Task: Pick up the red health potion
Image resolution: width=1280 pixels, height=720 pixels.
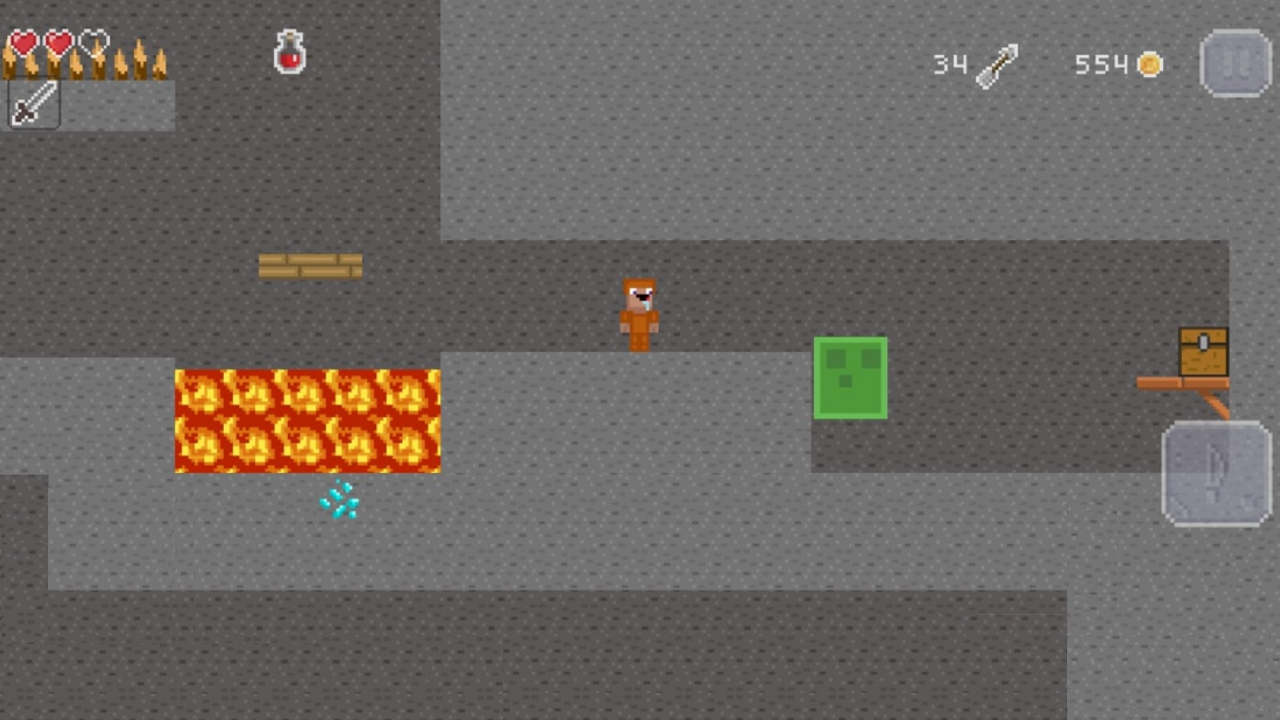Action: 289,52
